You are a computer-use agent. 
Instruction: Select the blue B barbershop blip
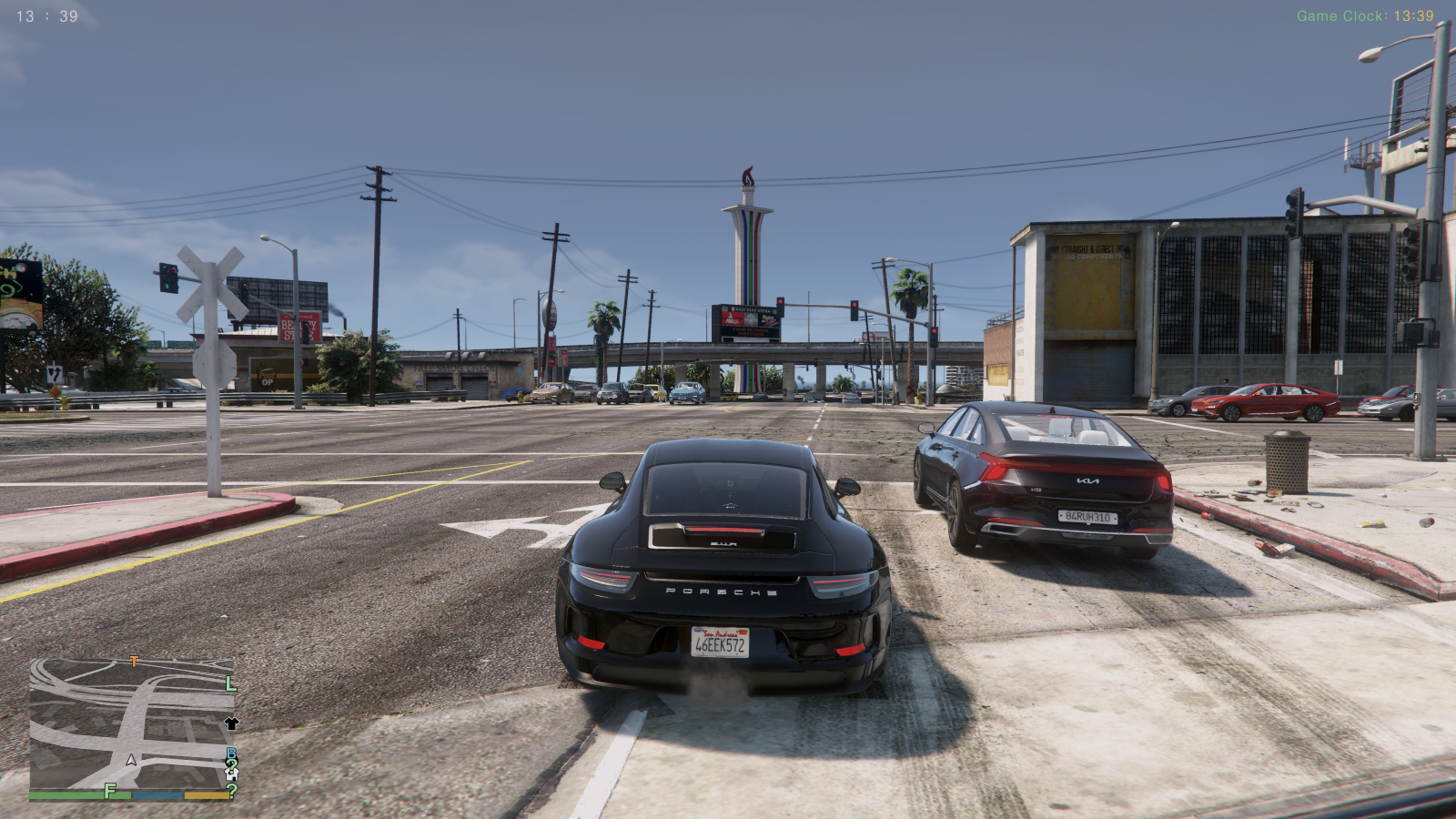click(229, 751)
